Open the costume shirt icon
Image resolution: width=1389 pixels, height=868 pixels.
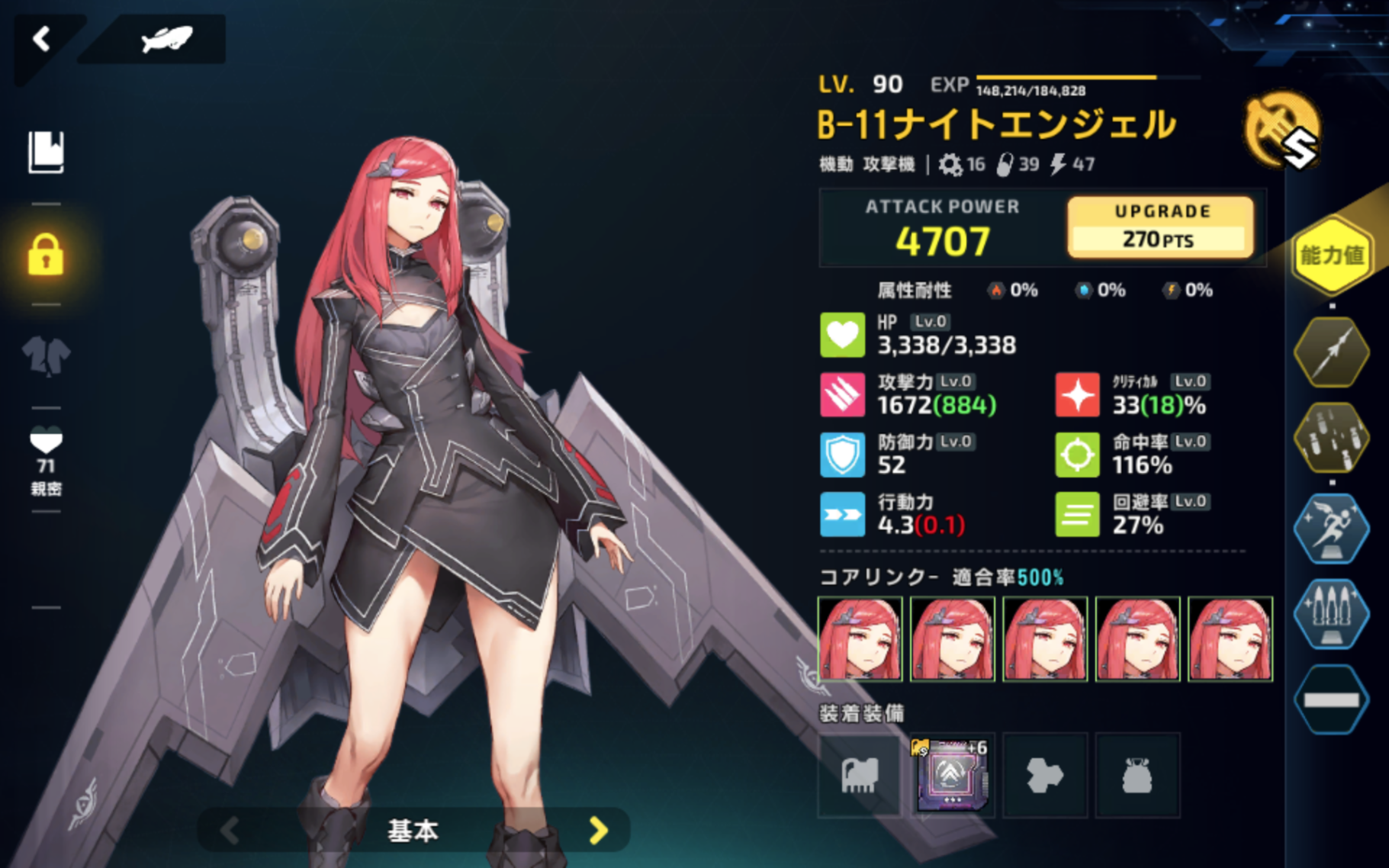click(46, 355)
